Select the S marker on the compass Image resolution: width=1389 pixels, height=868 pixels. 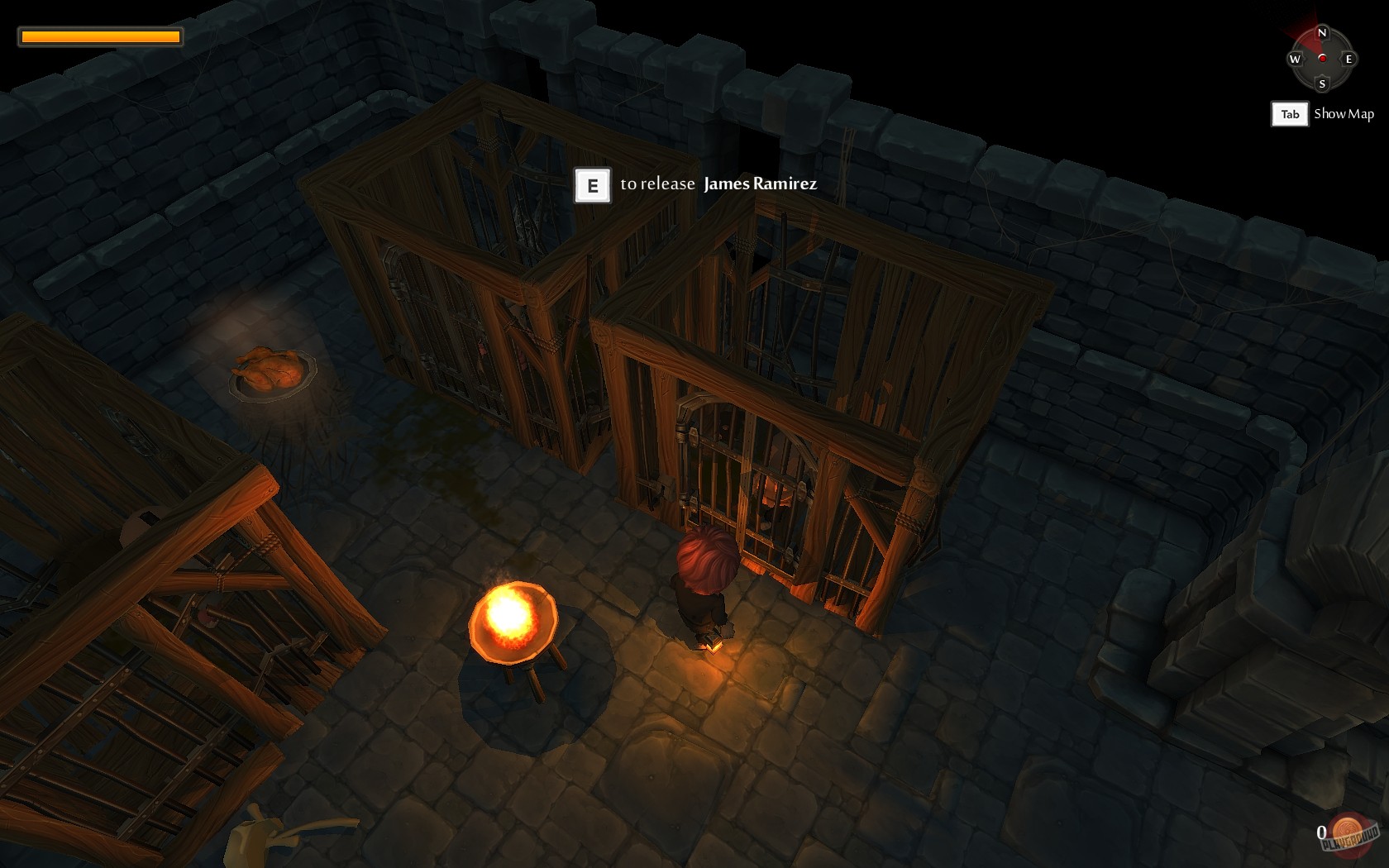pos(1322,84)
